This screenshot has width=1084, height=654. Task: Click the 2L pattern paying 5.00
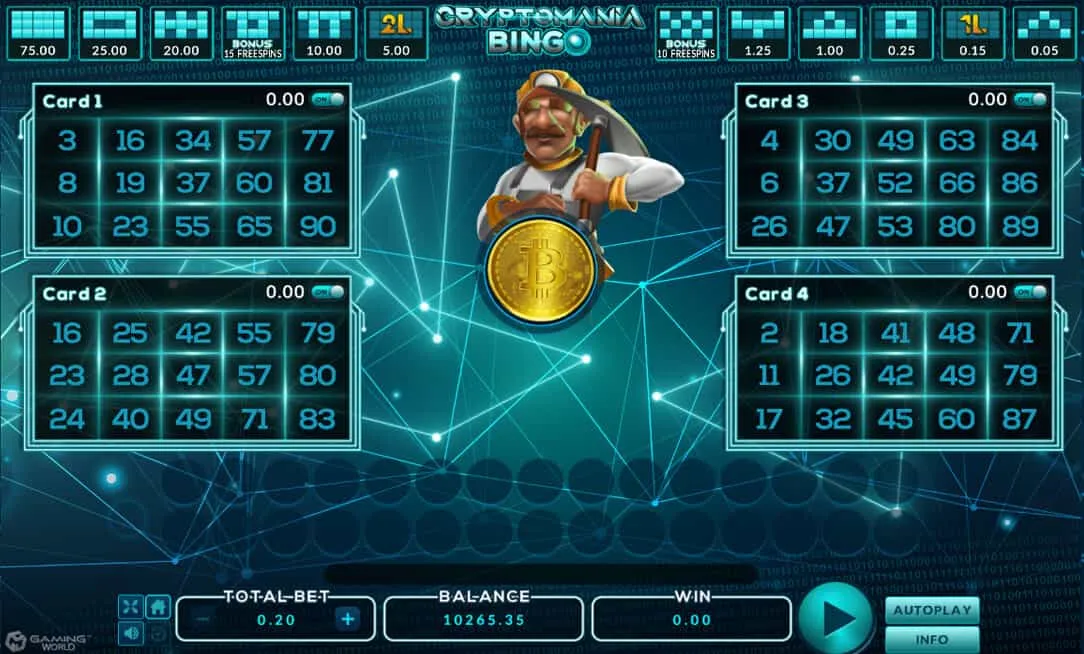(x=395, y=33)
